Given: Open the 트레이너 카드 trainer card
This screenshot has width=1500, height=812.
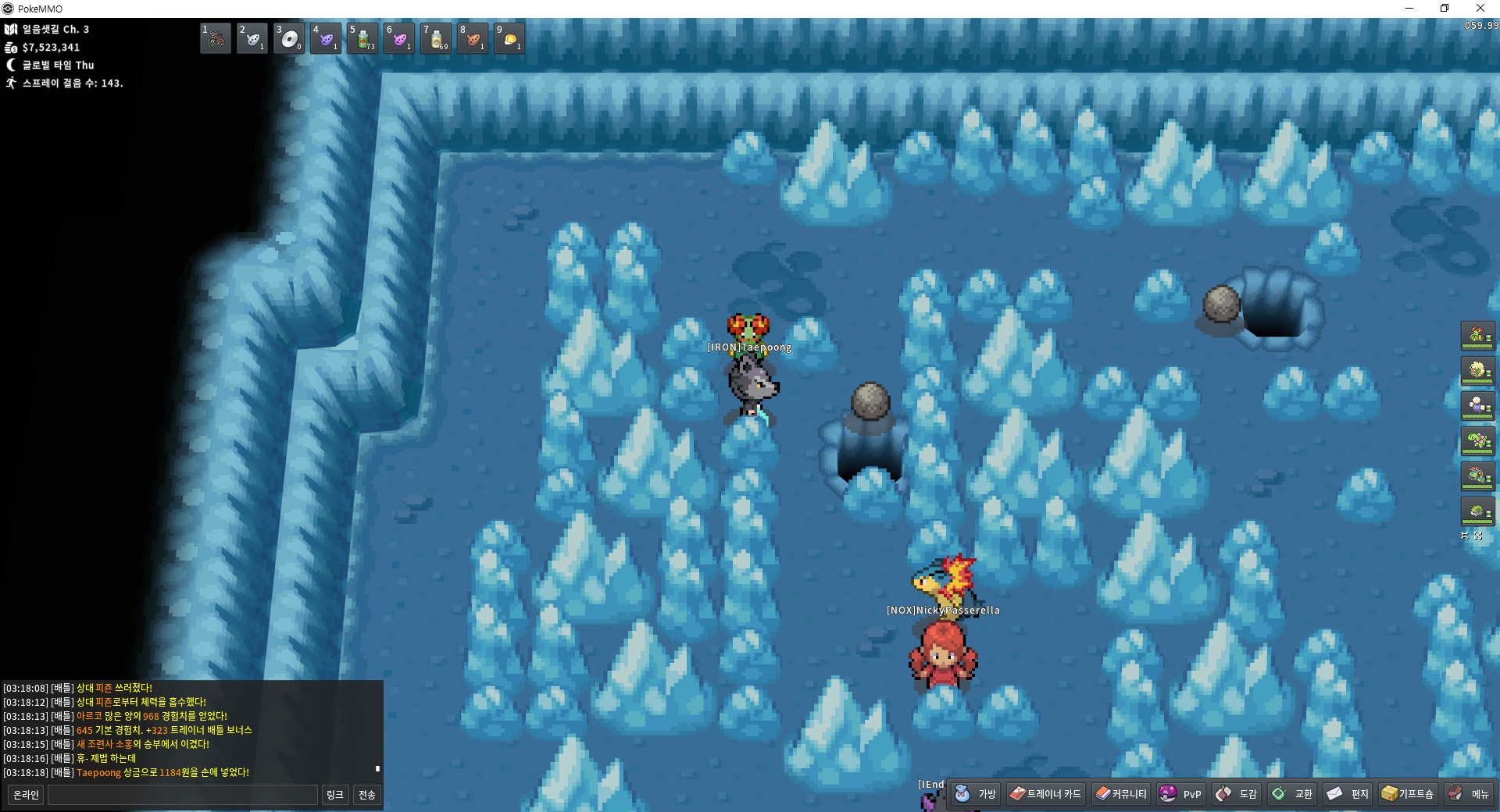Looking at the screenshot, I should click(x=1045, y=794).
